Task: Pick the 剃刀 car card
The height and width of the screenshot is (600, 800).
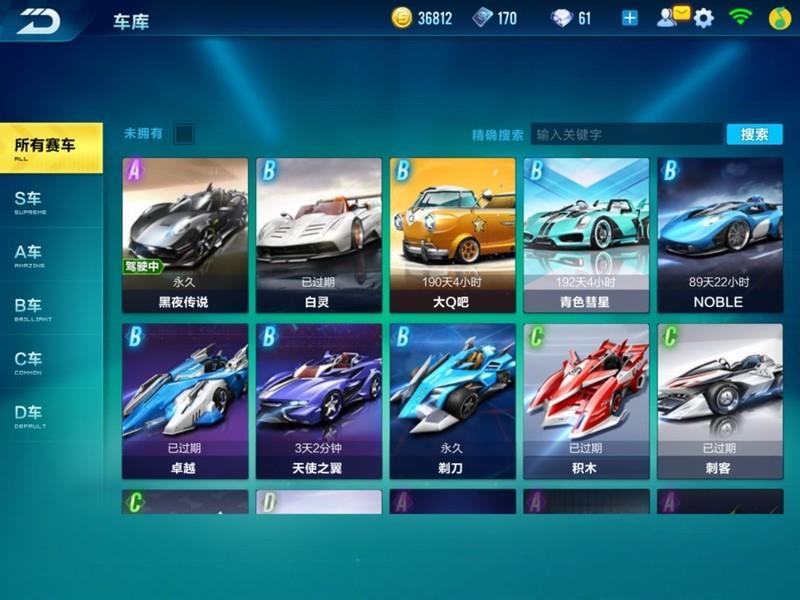Action: [x=453, y=400]
